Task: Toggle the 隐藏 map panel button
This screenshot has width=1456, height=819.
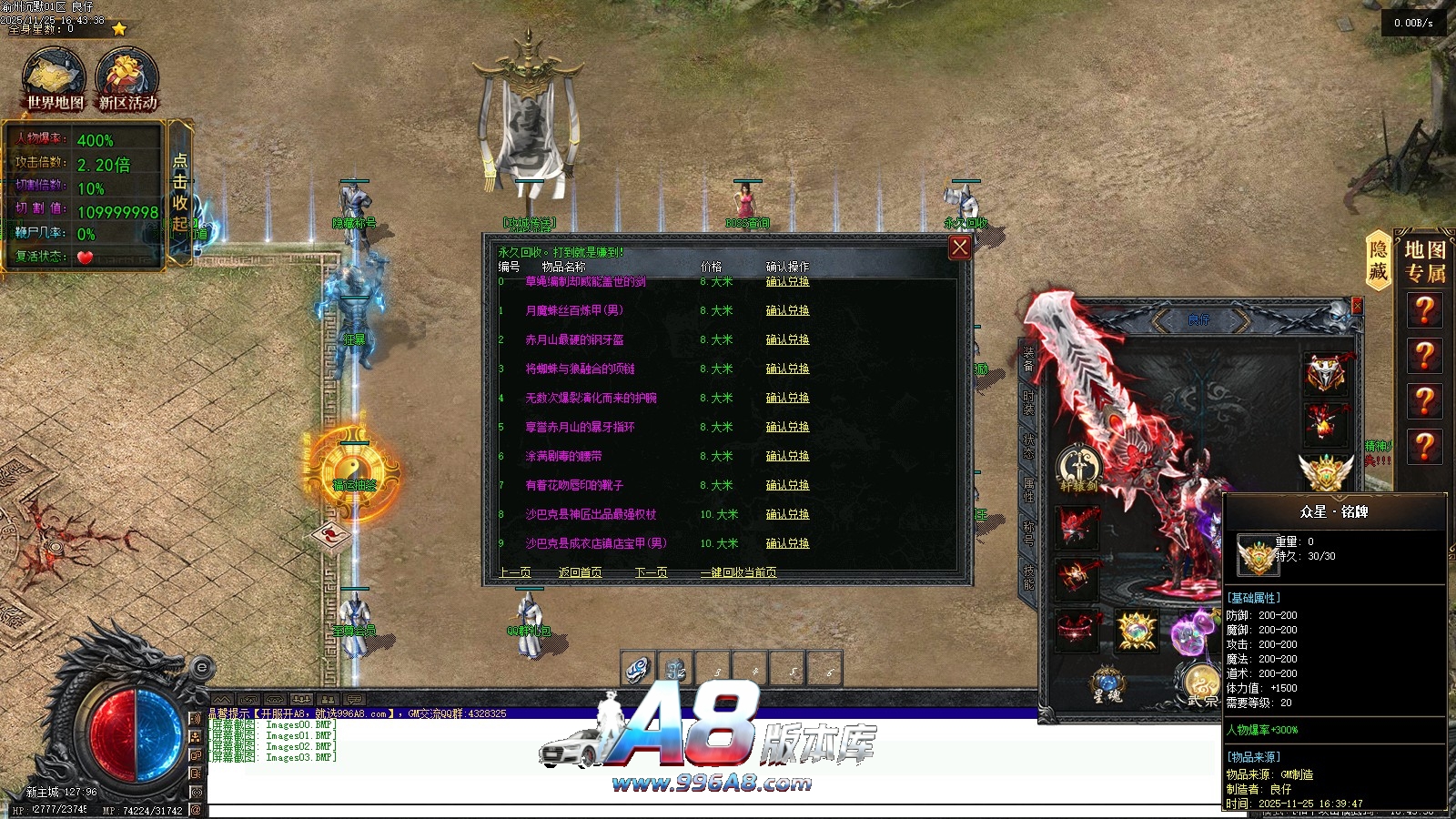Action: coord(1379,260)
